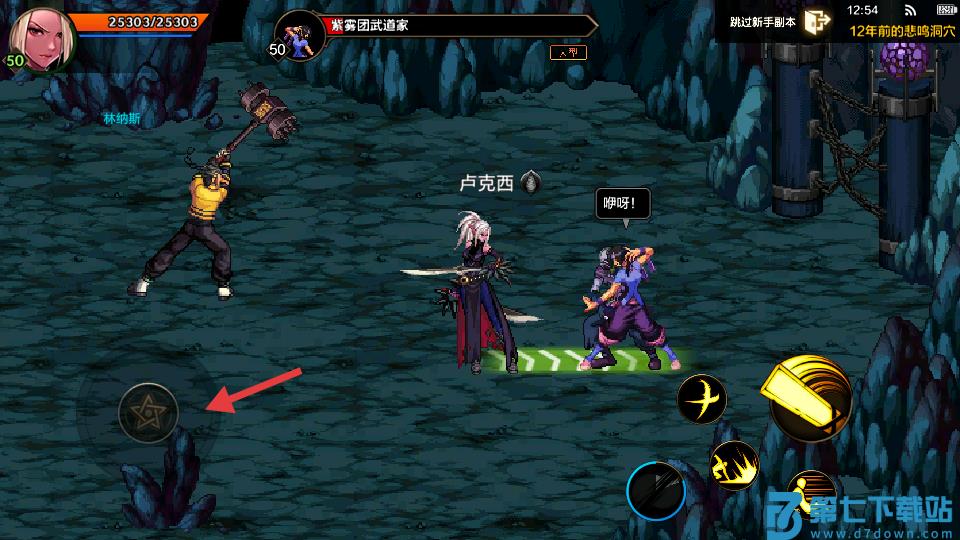Activate the blue-ringed skill on cooldown
This screenshot has width=960, height=540.
tap(656, 491)
